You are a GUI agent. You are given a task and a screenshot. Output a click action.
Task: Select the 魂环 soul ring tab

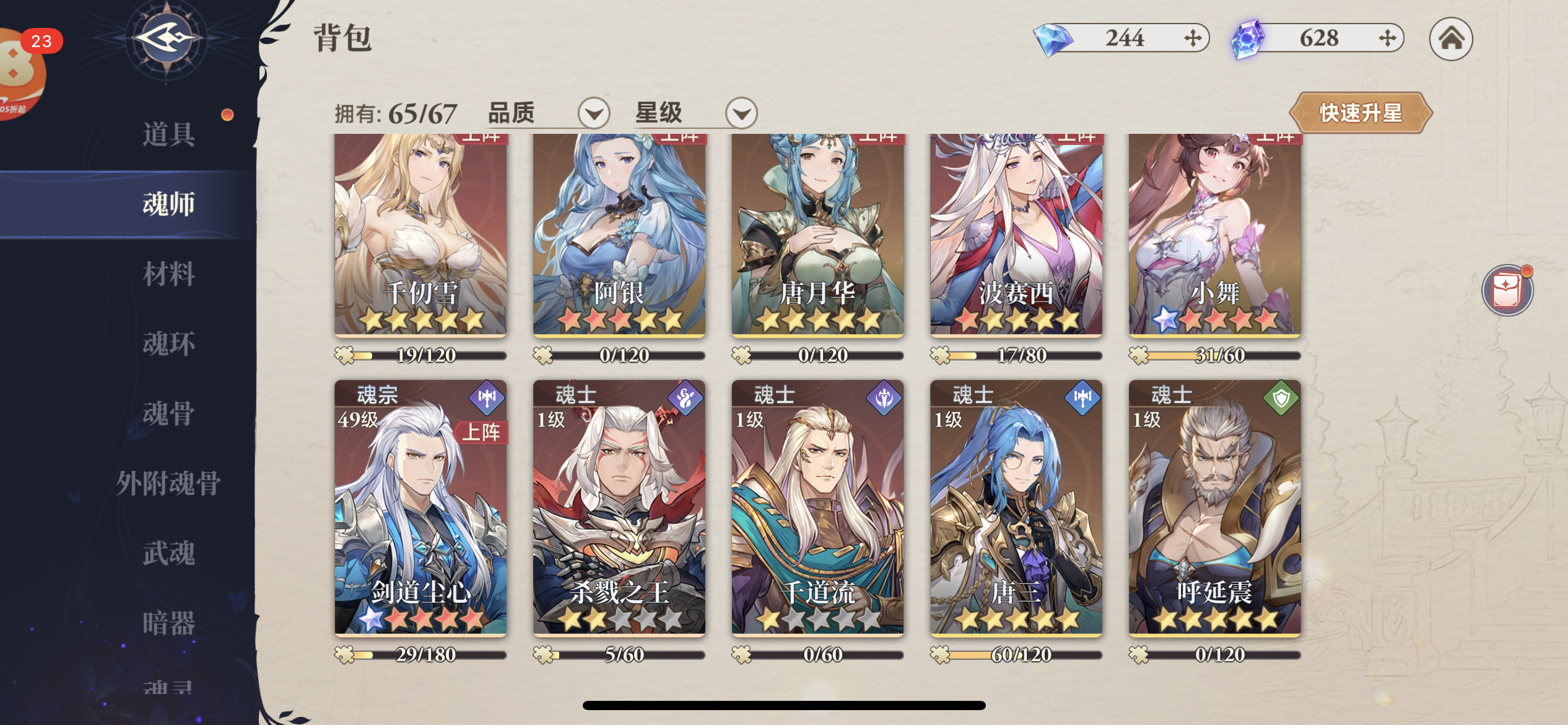click(168, 344)
